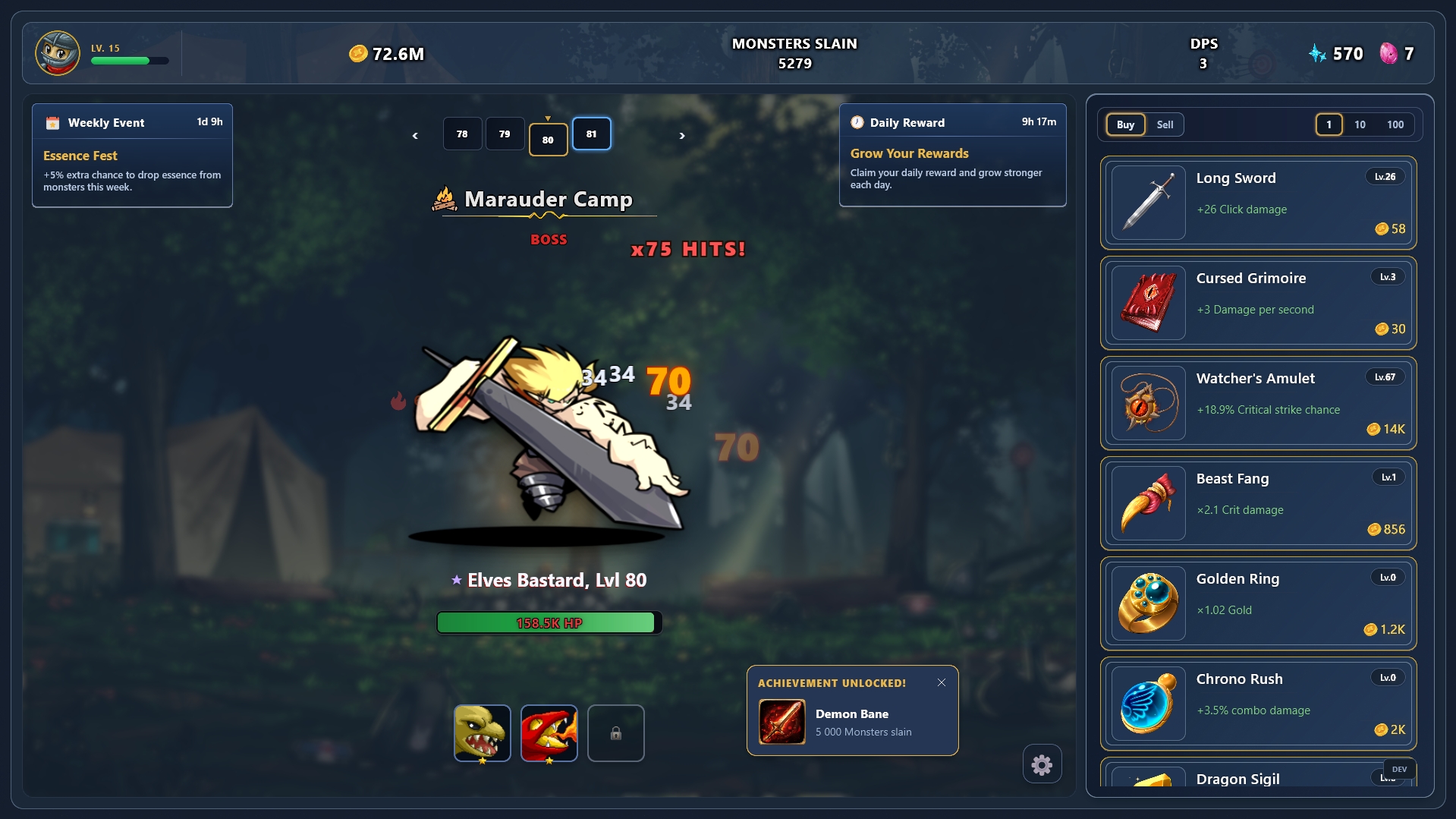Switch the shop to Sell mode
The height and width of the screenshot is (819, 1456).
click(x=1165, y=124)
